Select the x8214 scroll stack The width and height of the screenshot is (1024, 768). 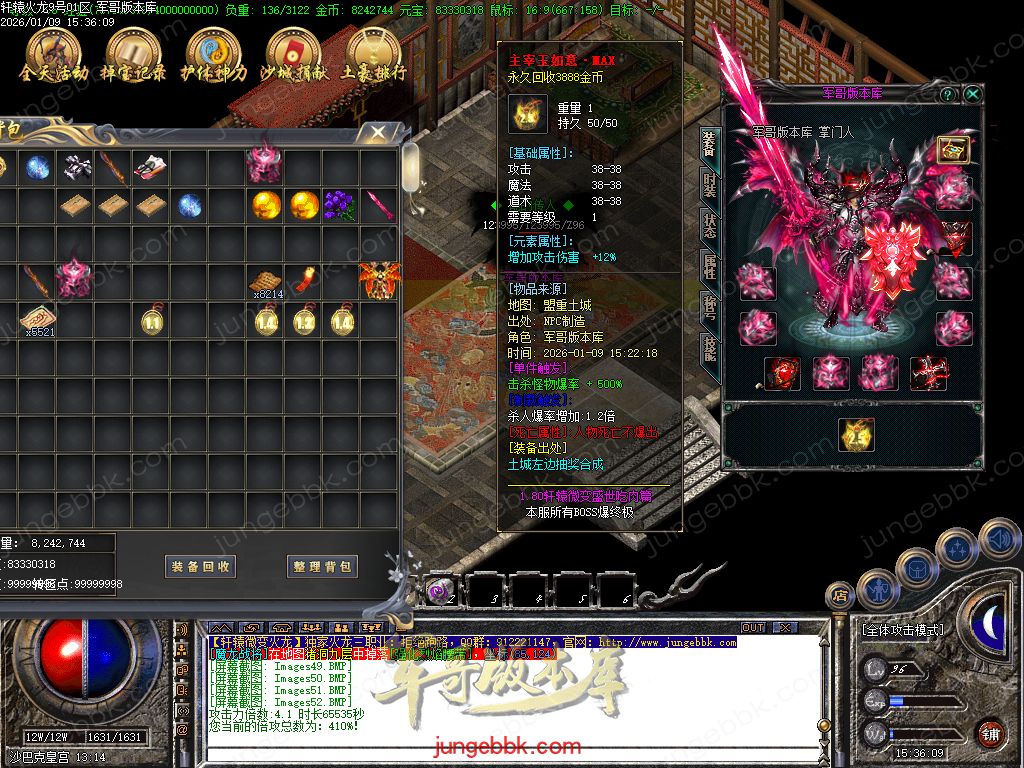click(265, 281)
